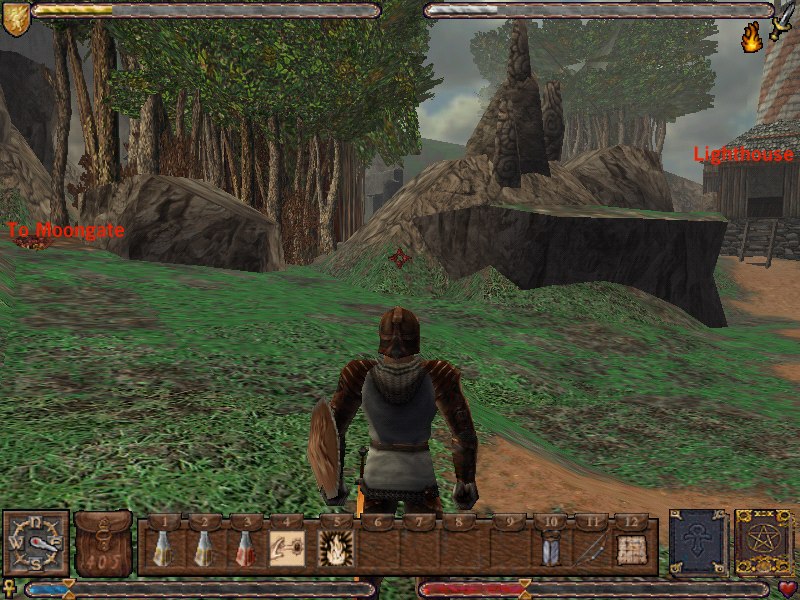Use the potion in belt slot 2
Image resolution: width=800 pixels, height=600 pixels.
tap(203, 548)
